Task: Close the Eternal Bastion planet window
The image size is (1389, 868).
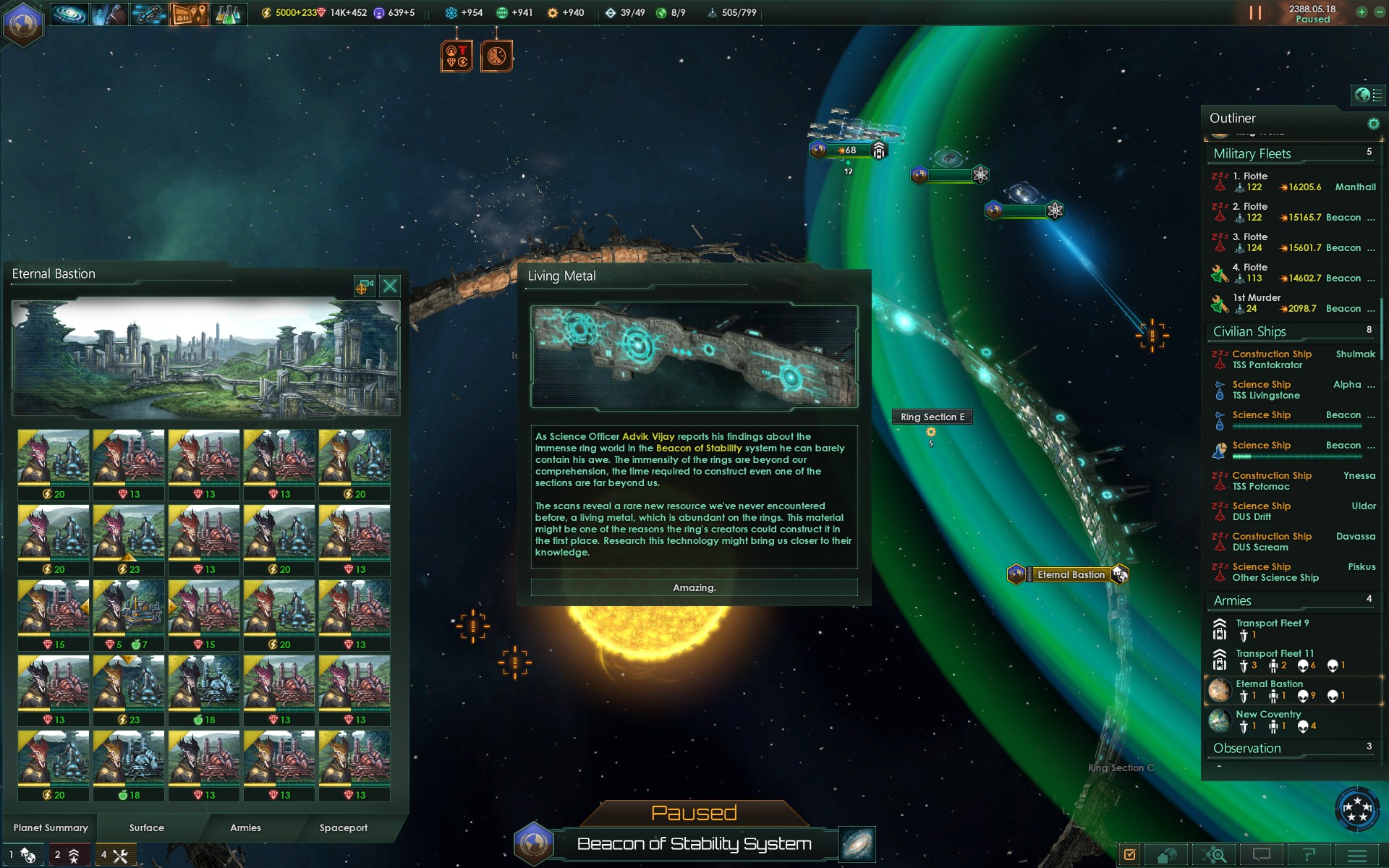Action: click(390, 286)
